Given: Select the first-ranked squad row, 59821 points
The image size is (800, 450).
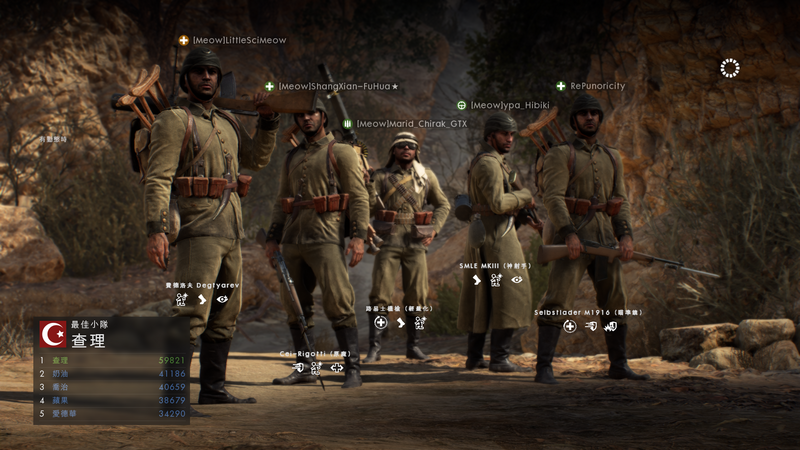Looking at the screenshot, I should tap(112, 360).
